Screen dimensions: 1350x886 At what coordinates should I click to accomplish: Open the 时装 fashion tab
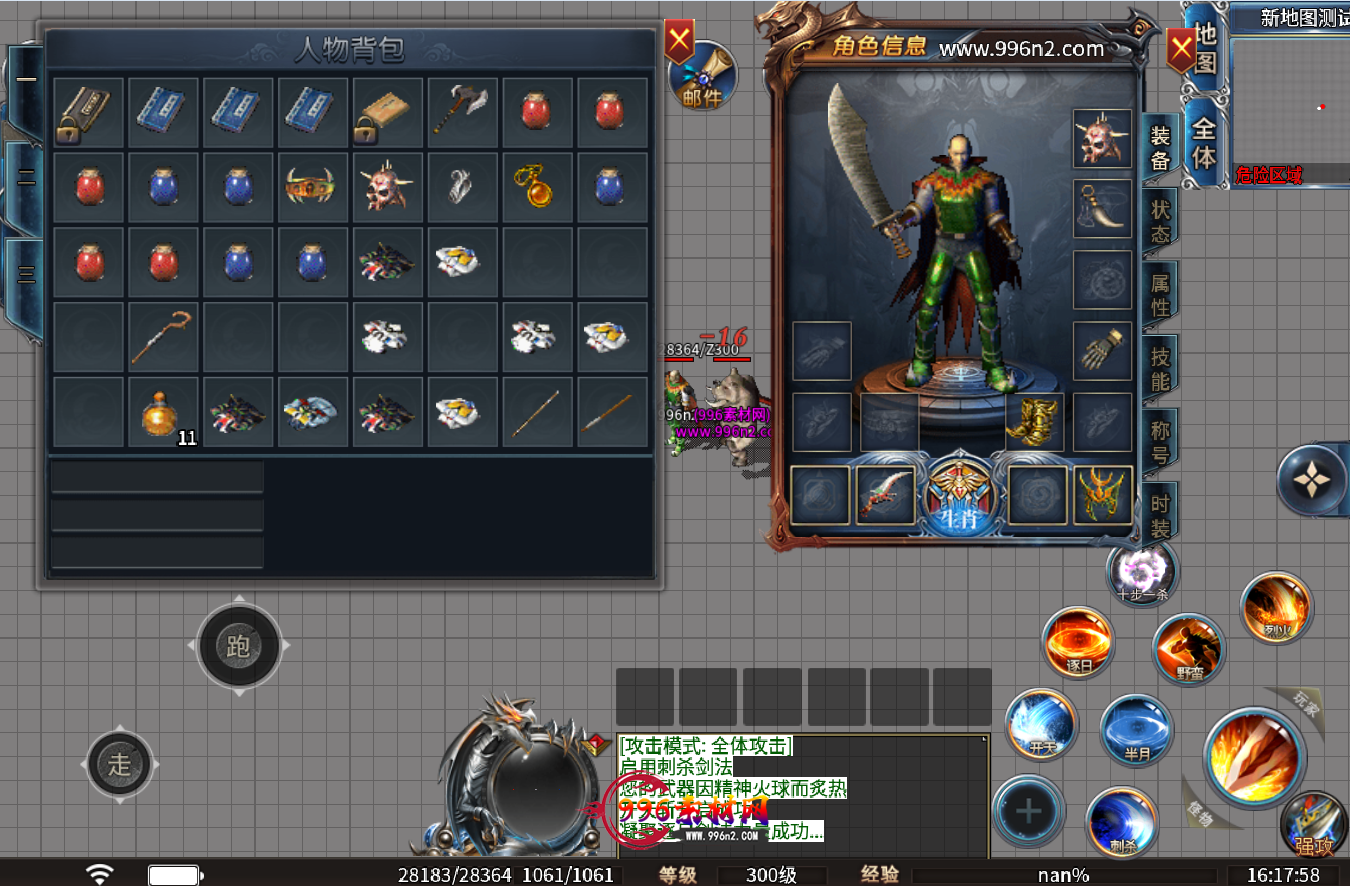click(x=1160, y=515)
